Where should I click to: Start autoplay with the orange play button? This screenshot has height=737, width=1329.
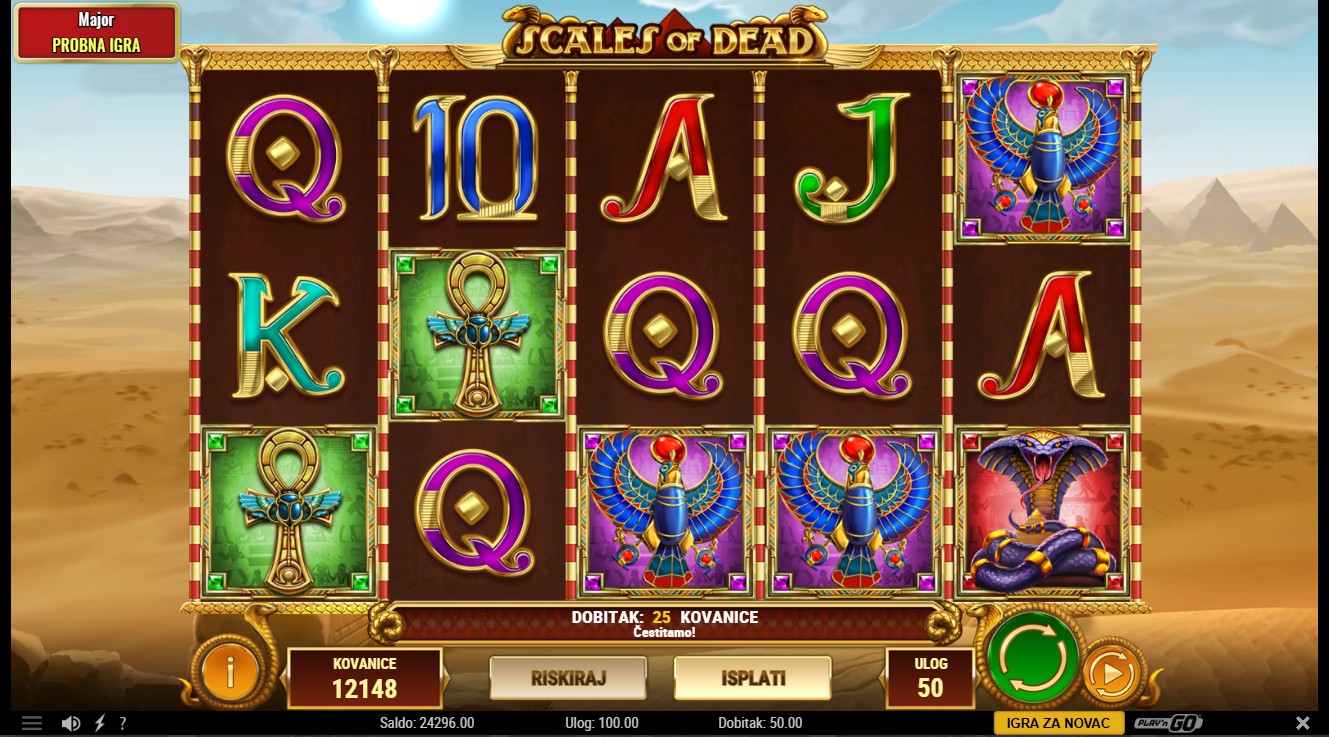point(1112,677)
